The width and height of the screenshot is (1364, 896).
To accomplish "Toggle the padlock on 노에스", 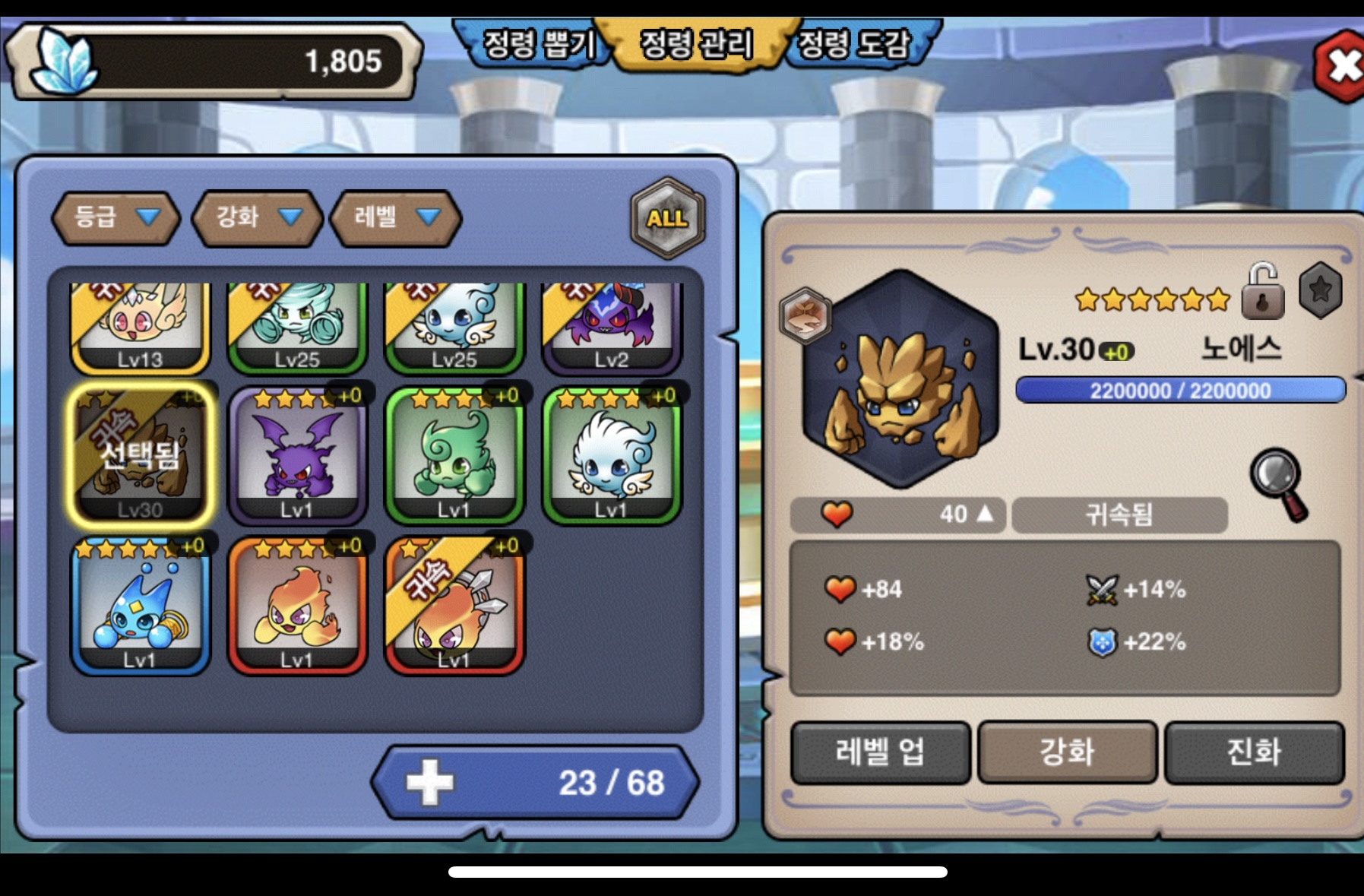I will point(1262,292).
